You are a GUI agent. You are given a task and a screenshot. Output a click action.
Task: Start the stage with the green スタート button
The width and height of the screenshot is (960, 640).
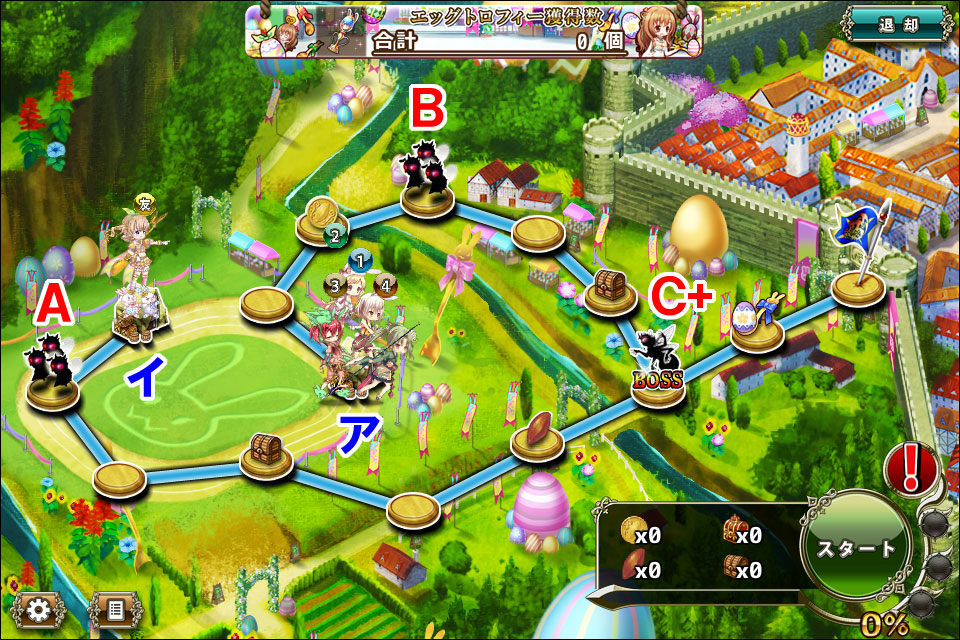coord(856,548)
